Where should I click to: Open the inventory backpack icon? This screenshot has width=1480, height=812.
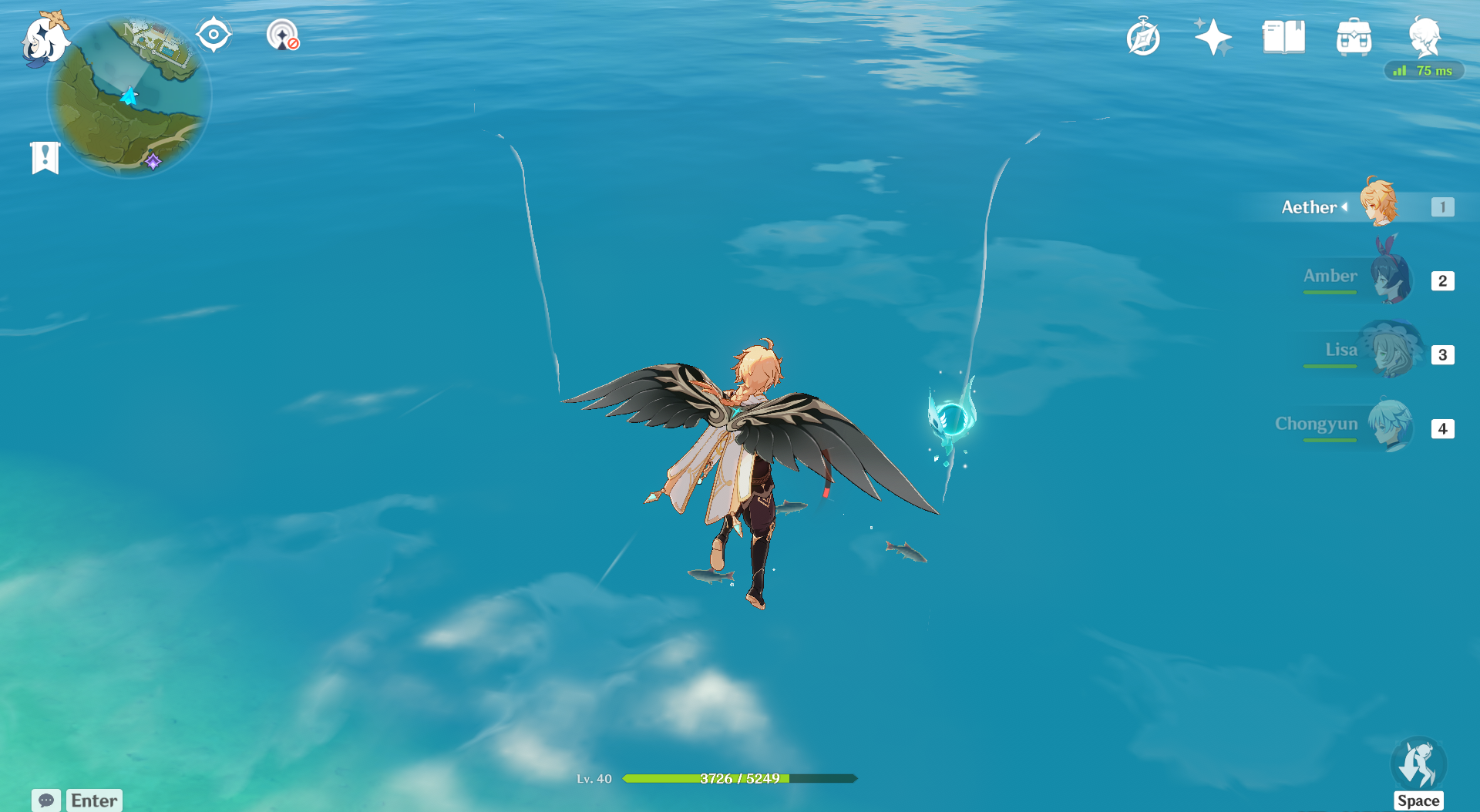pos(1354,37)
